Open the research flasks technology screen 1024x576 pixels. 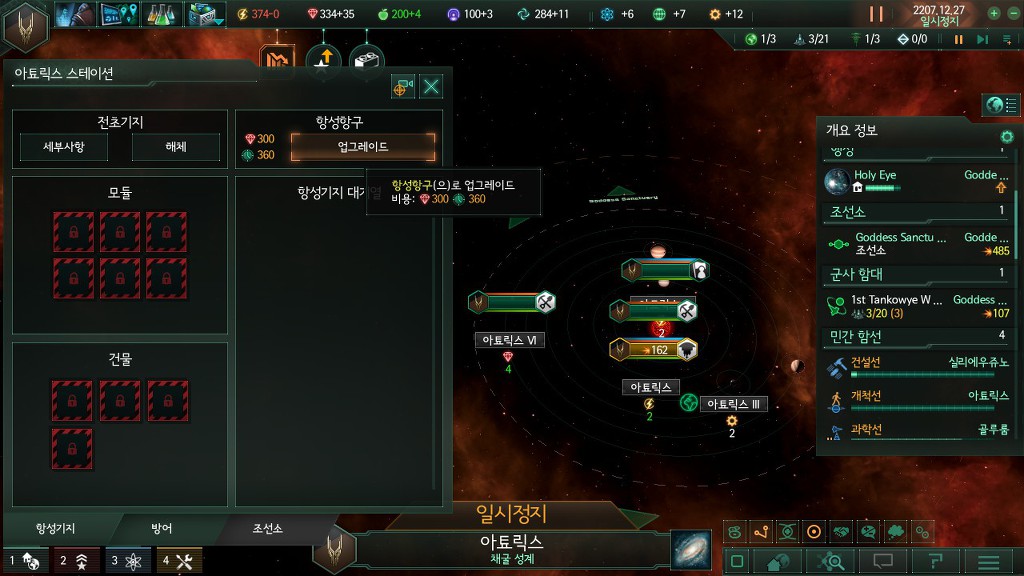click(x=160, y=14)
